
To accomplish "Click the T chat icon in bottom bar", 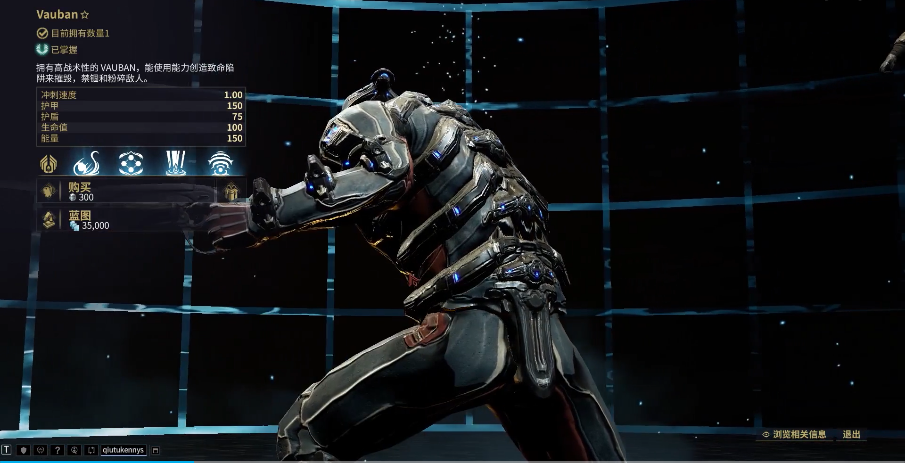I will tap(7, 450).
